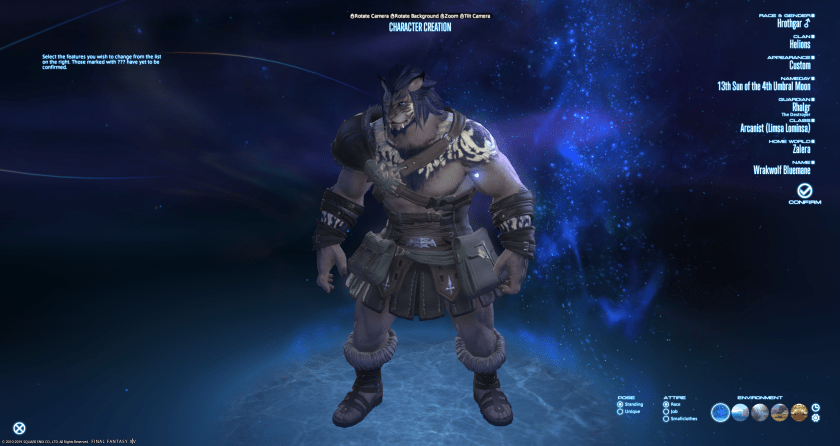
Task: Set attire to Job gear
Action: [x=666, y=411]
